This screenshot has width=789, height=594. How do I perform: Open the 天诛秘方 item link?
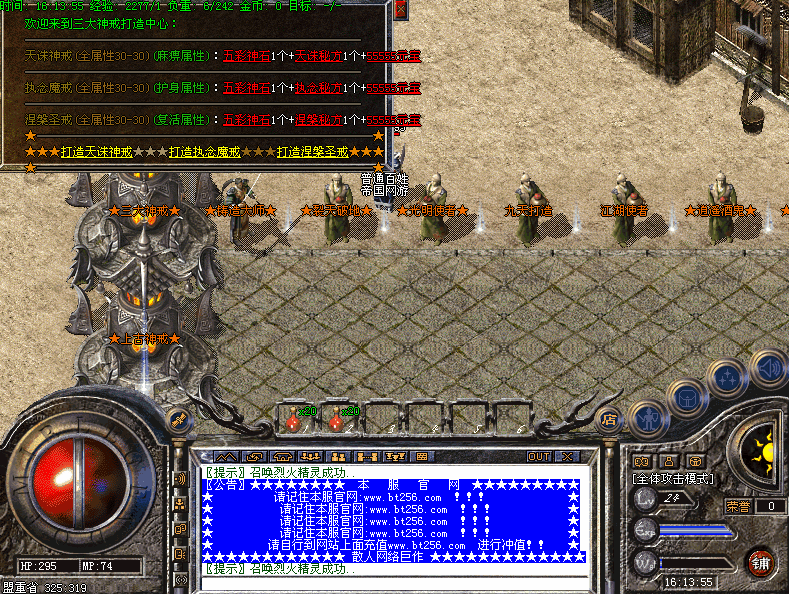coord(317,56)
